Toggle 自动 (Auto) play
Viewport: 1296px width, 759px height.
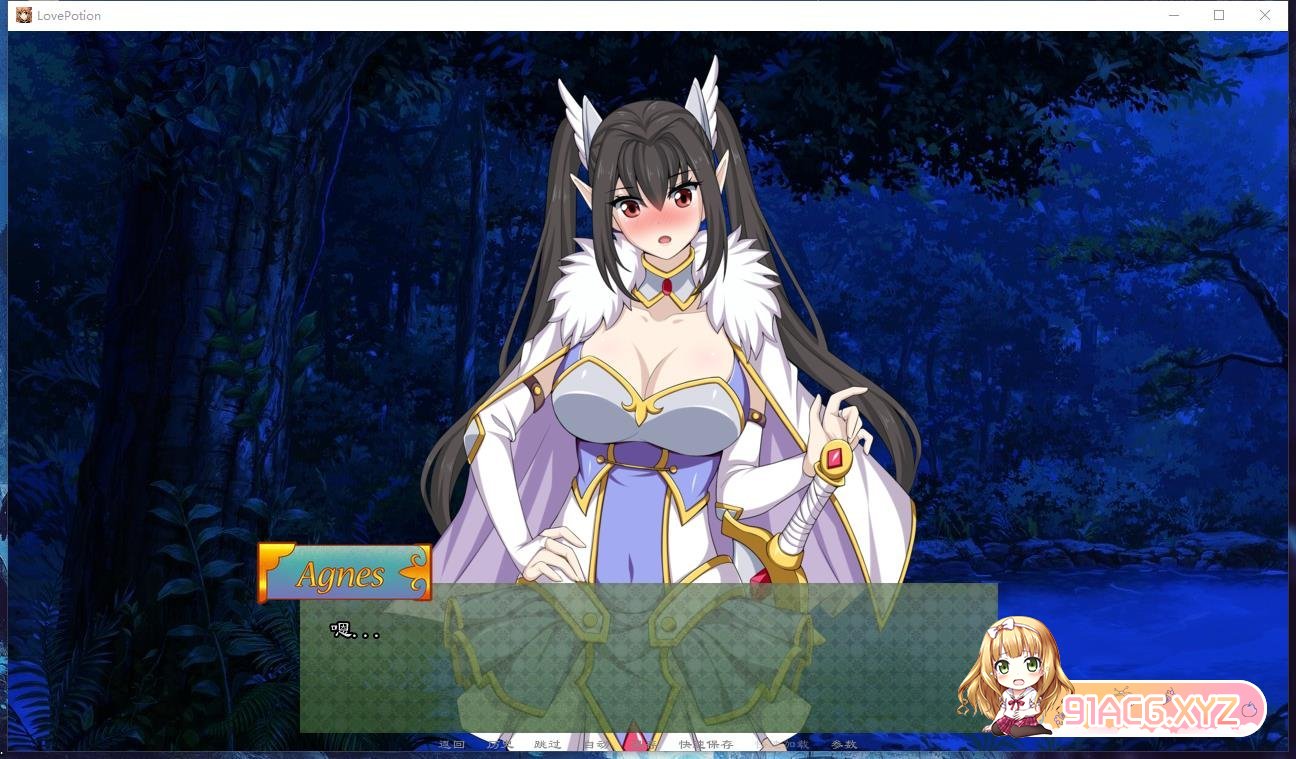tap(596, 744)
